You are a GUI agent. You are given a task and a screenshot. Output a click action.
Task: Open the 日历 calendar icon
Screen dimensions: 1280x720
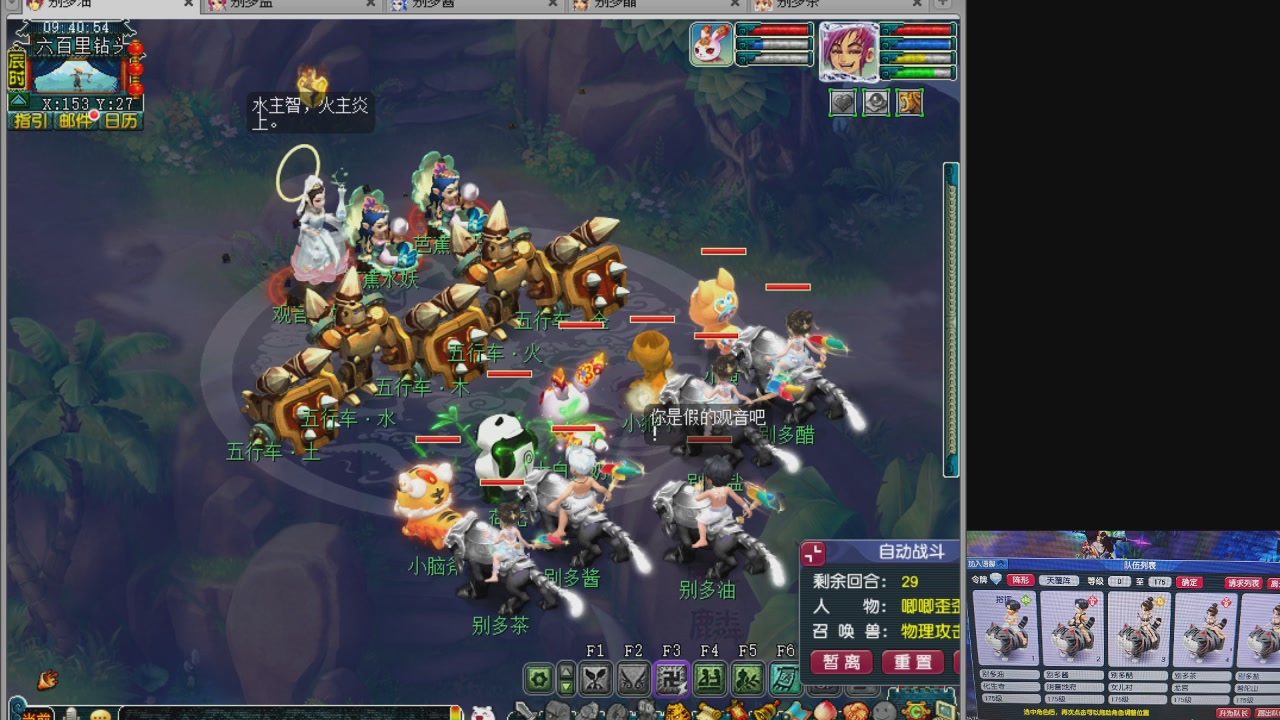pyautogui.click(x=121, y=121)
